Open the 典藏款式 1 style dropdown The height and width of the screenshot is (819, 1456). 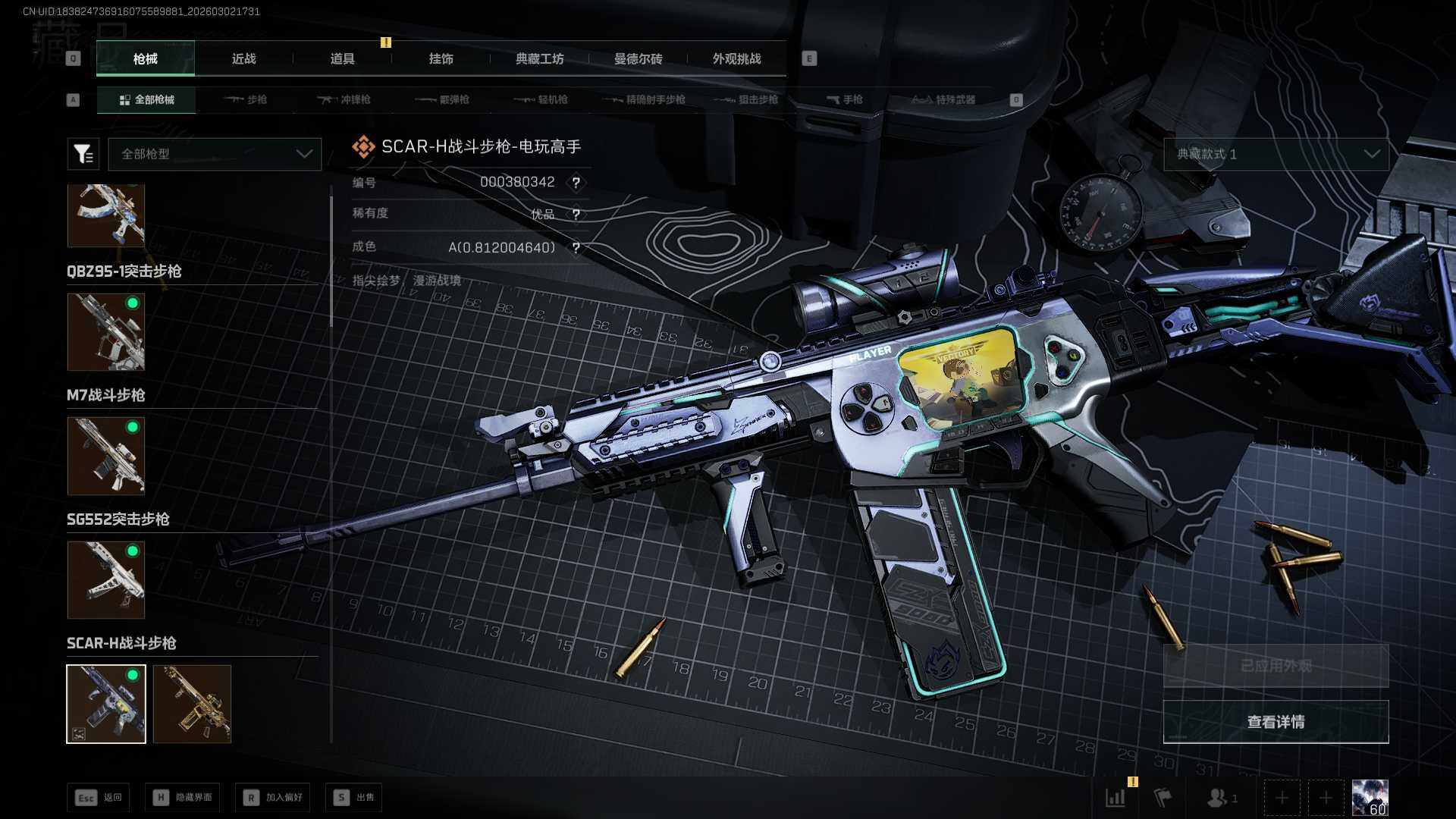1276,154
